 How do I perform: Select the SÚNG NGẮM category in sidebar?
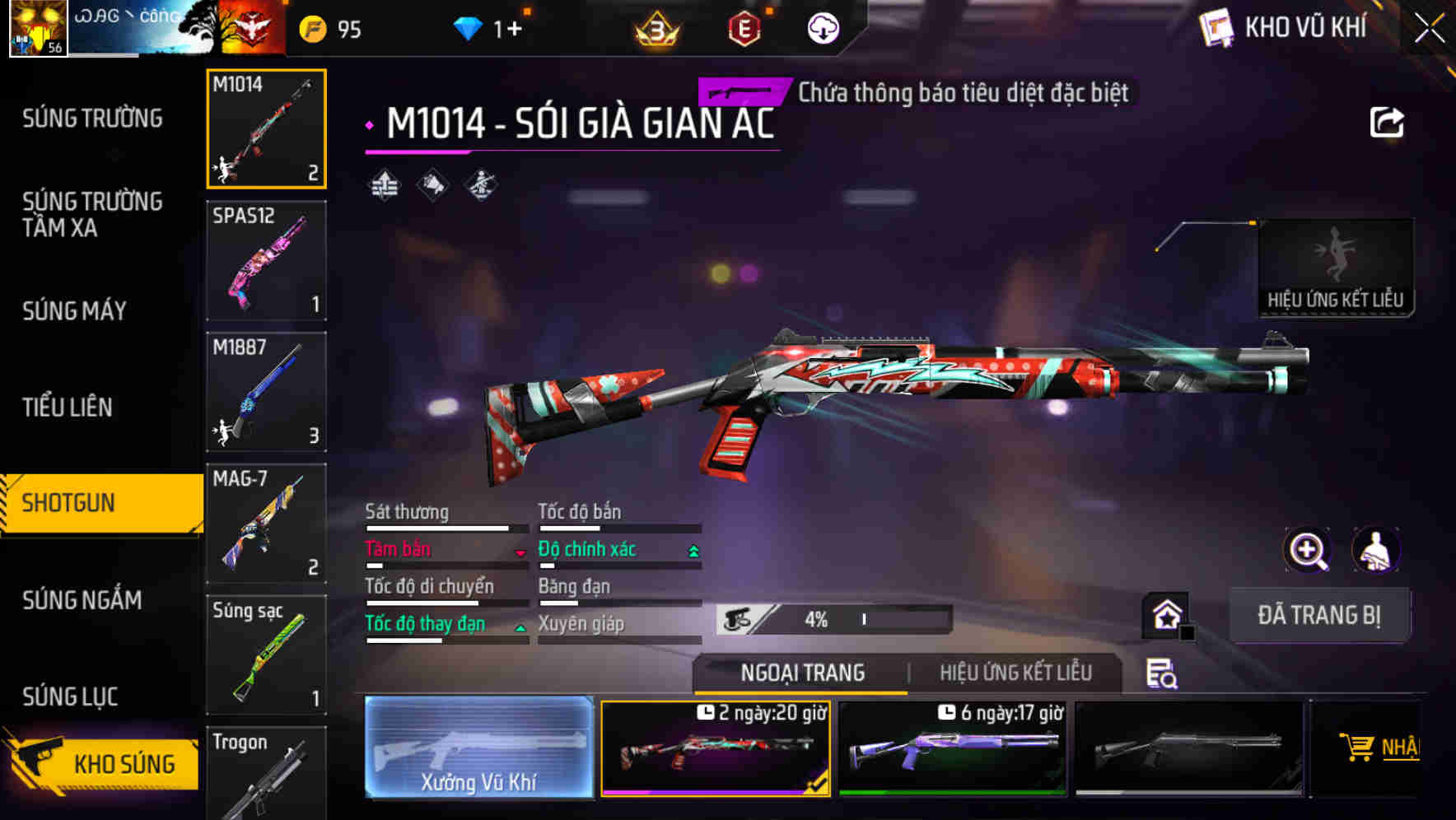81,600
